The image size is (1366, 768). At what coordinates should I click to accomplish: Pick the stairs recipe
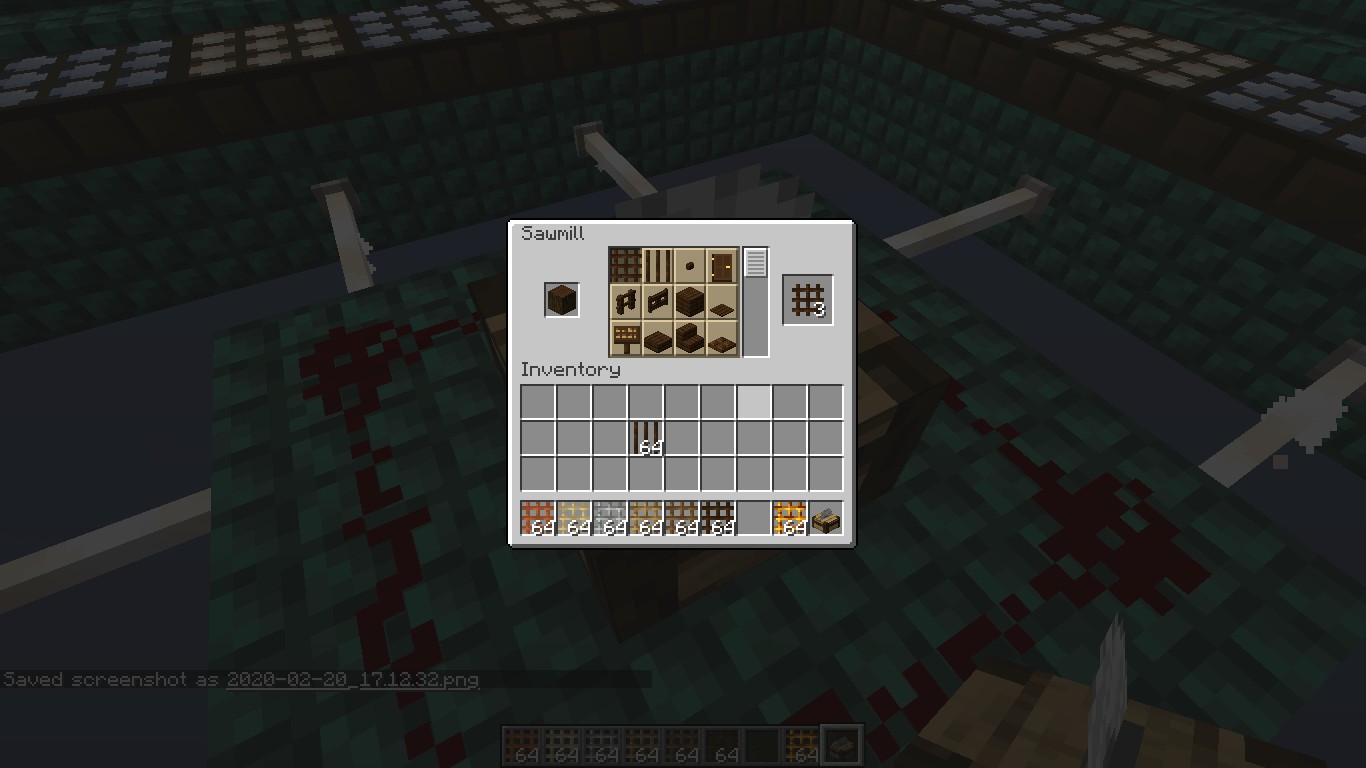coord(690,336)
